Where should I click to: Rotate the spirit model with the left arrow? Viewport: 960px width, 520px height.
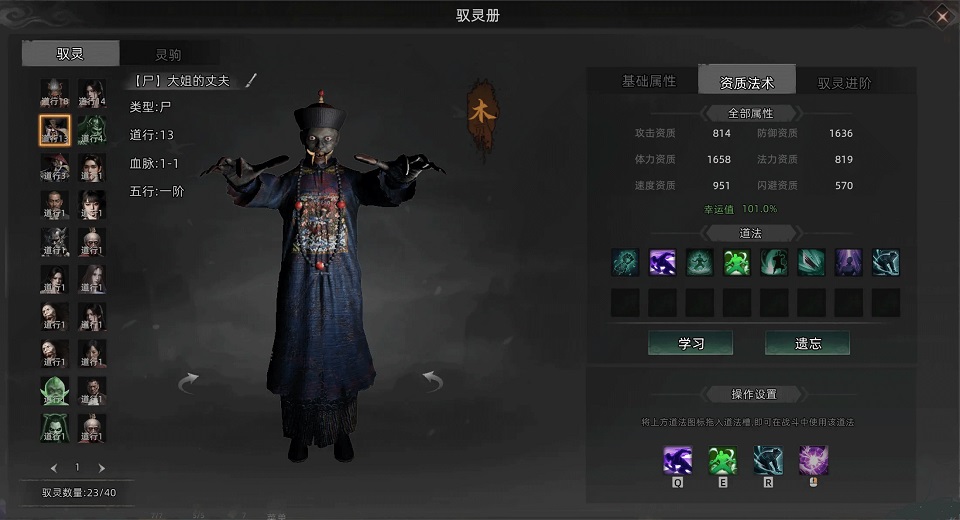coord(188,382)
